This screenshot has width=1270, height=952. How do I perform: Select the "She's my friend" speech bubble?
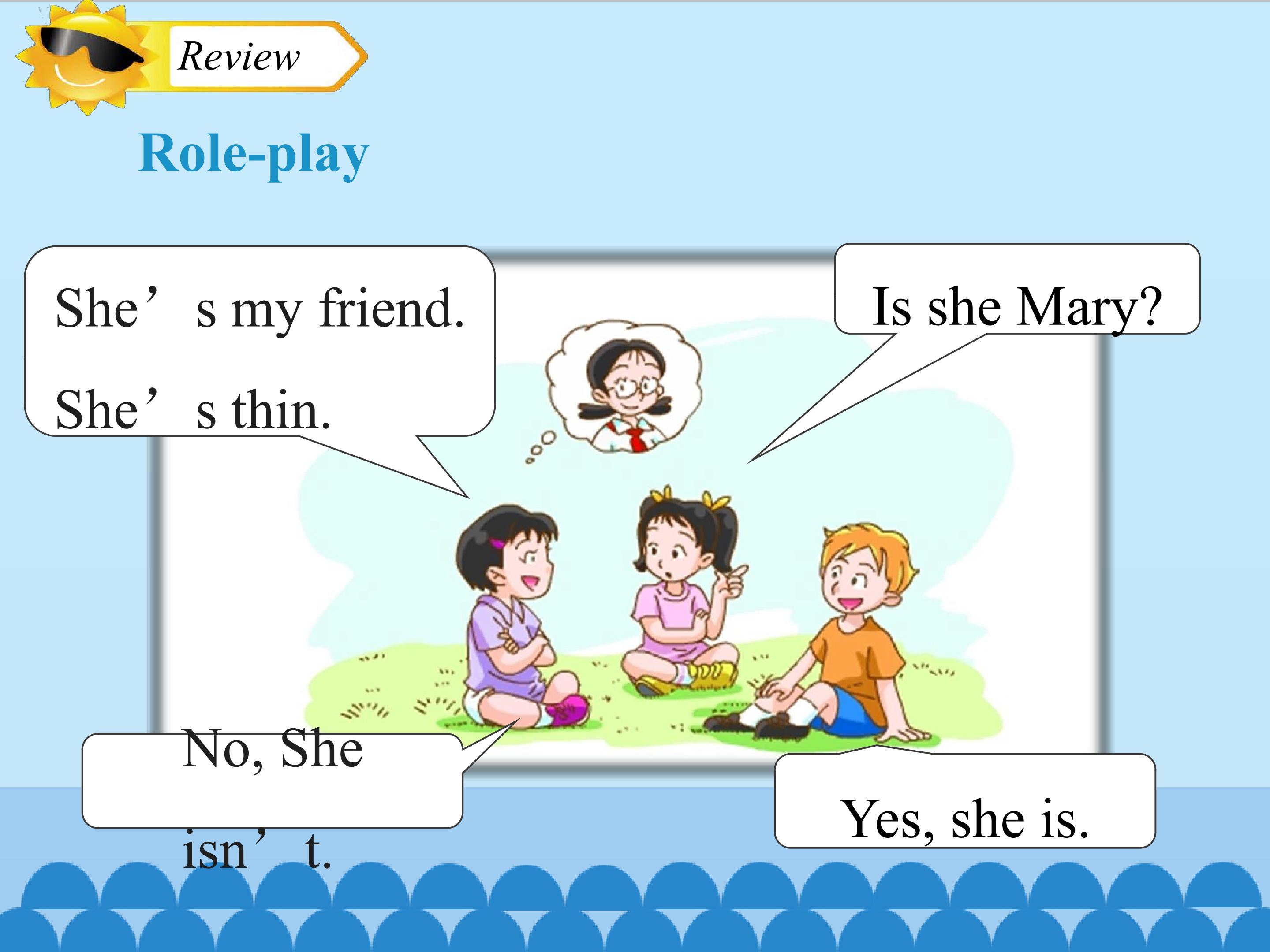(259, 342)
